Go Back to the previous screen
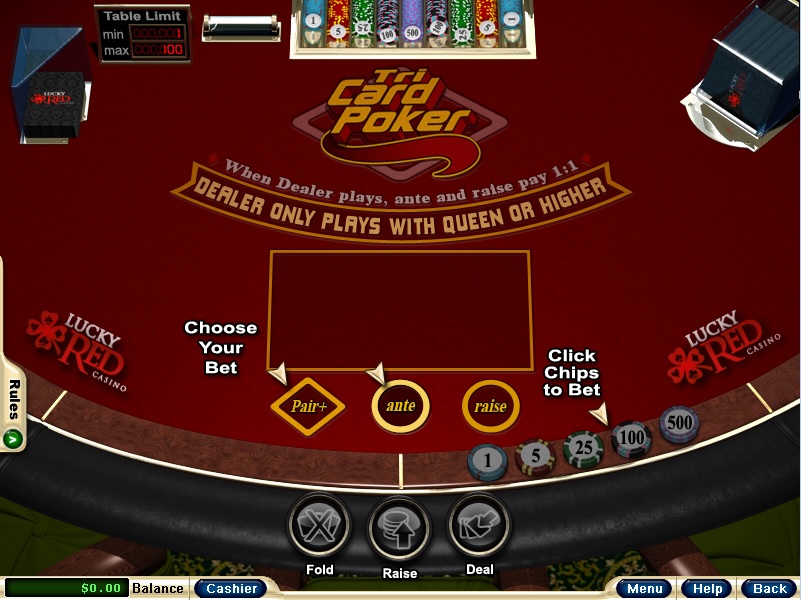Viewport: 801px width, 600px height. point(769,589)
